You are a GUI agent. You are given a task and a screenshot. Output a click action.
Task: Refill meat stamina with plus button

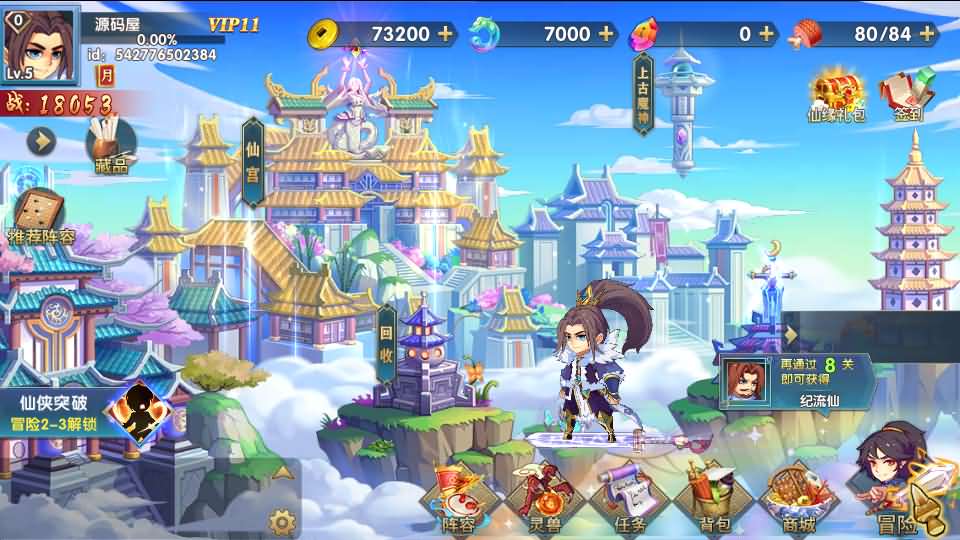pyautogui.click(x=927, y=34)
